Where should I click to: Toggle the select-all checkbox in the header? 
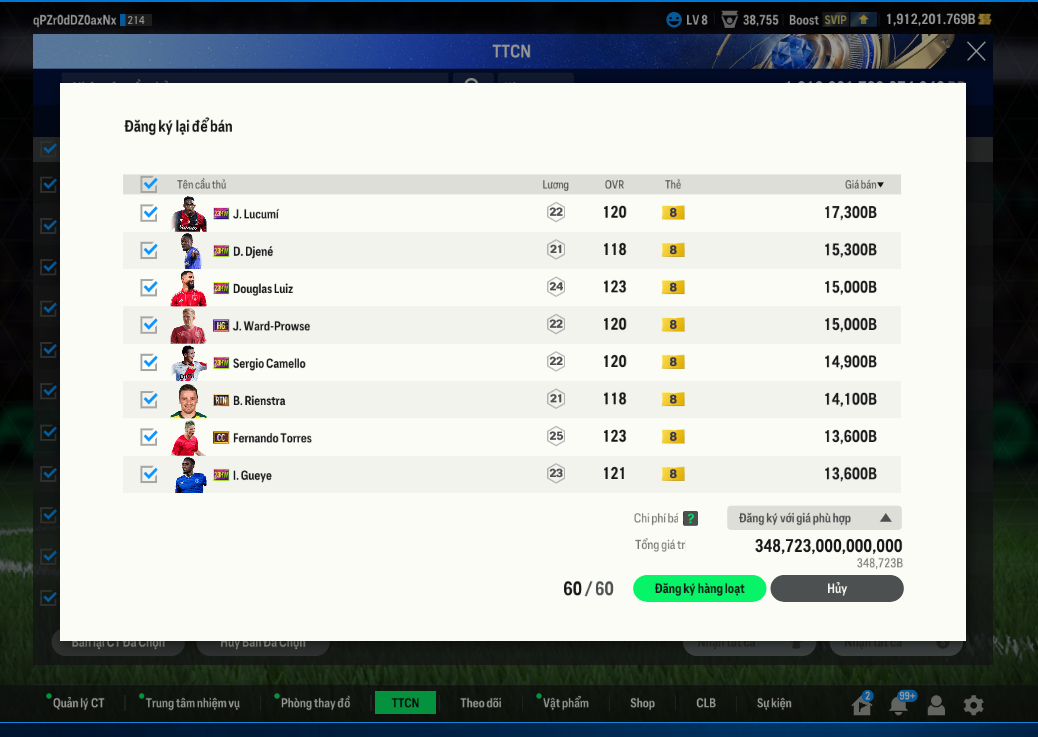click(x=149, y=184)
